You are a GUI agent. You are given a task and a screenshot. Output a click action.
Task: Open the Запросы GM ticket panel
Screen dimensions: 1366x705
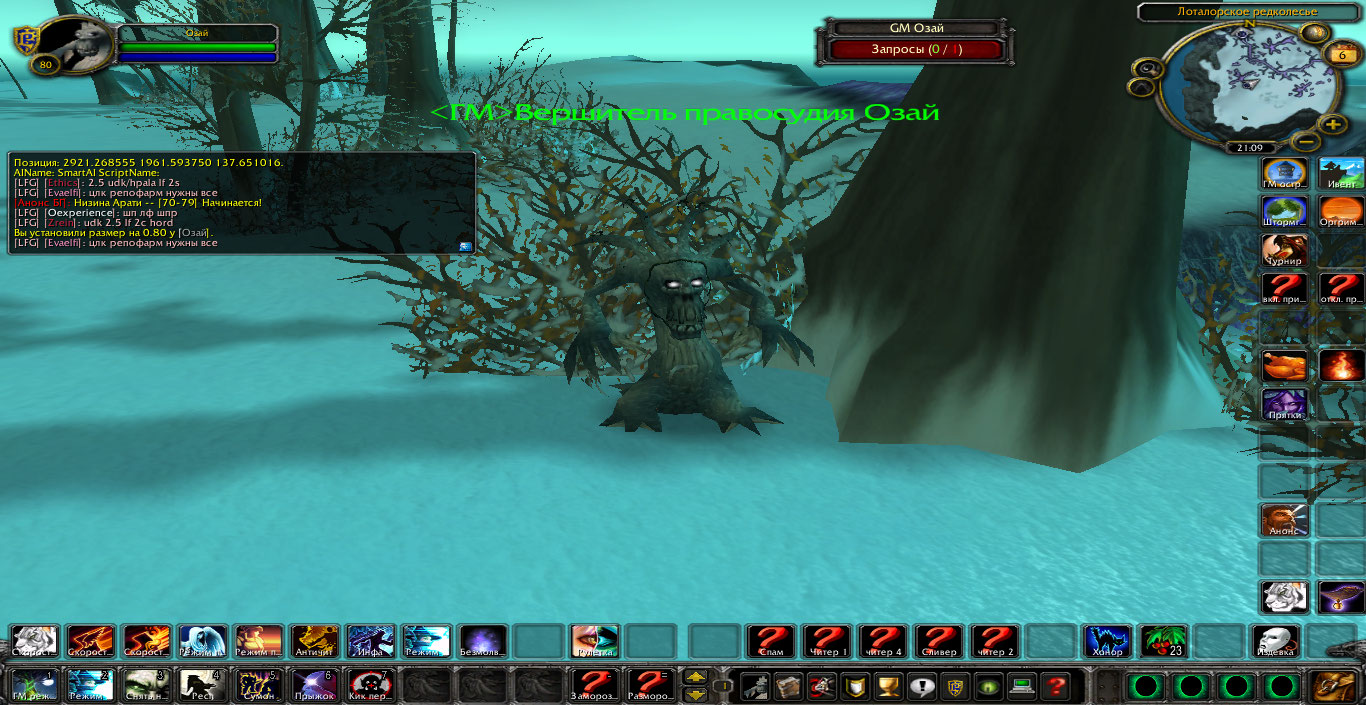[916, 49]
